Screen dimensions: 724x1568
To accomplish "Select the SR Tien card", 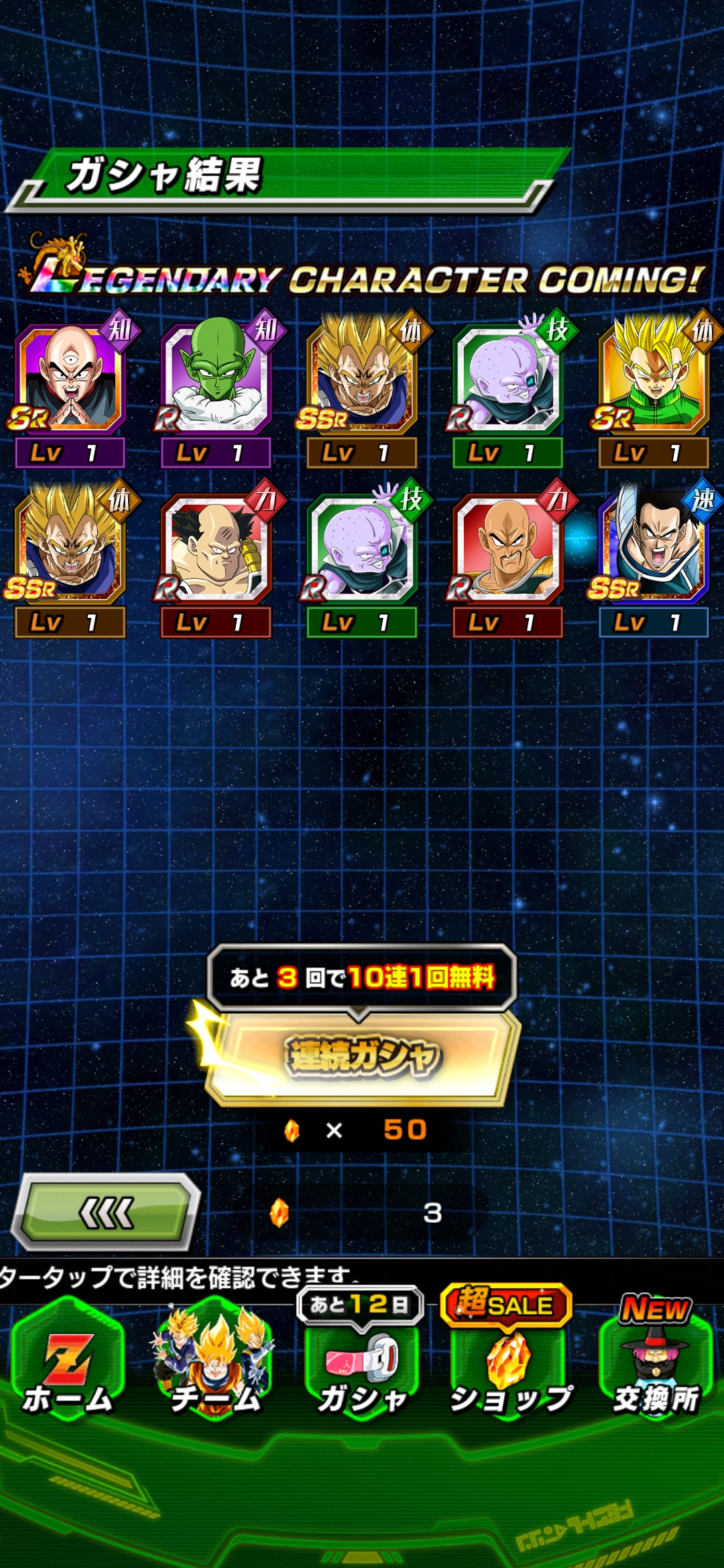I will click(70, 379).
